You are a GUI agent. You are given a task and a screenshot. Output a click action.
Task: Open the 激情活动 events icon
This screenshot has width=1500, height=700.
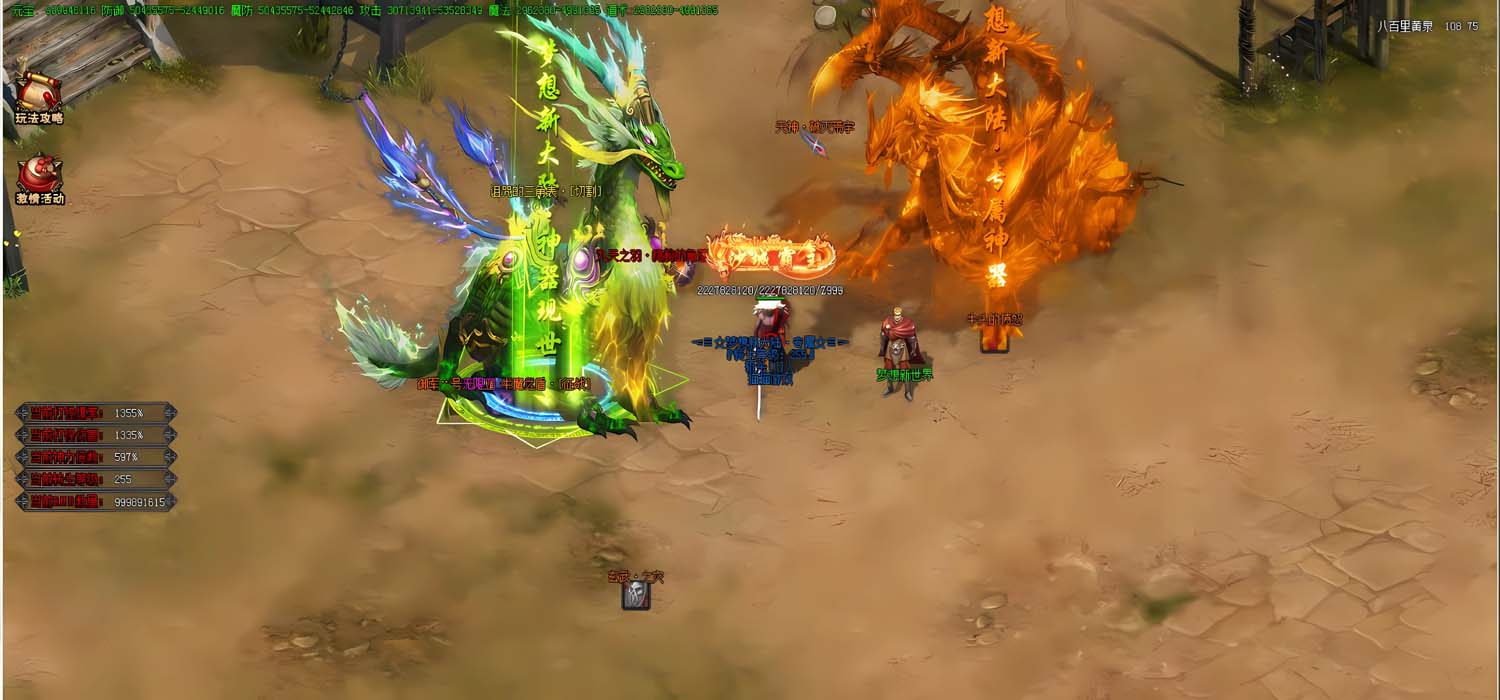tap(39, 178)
